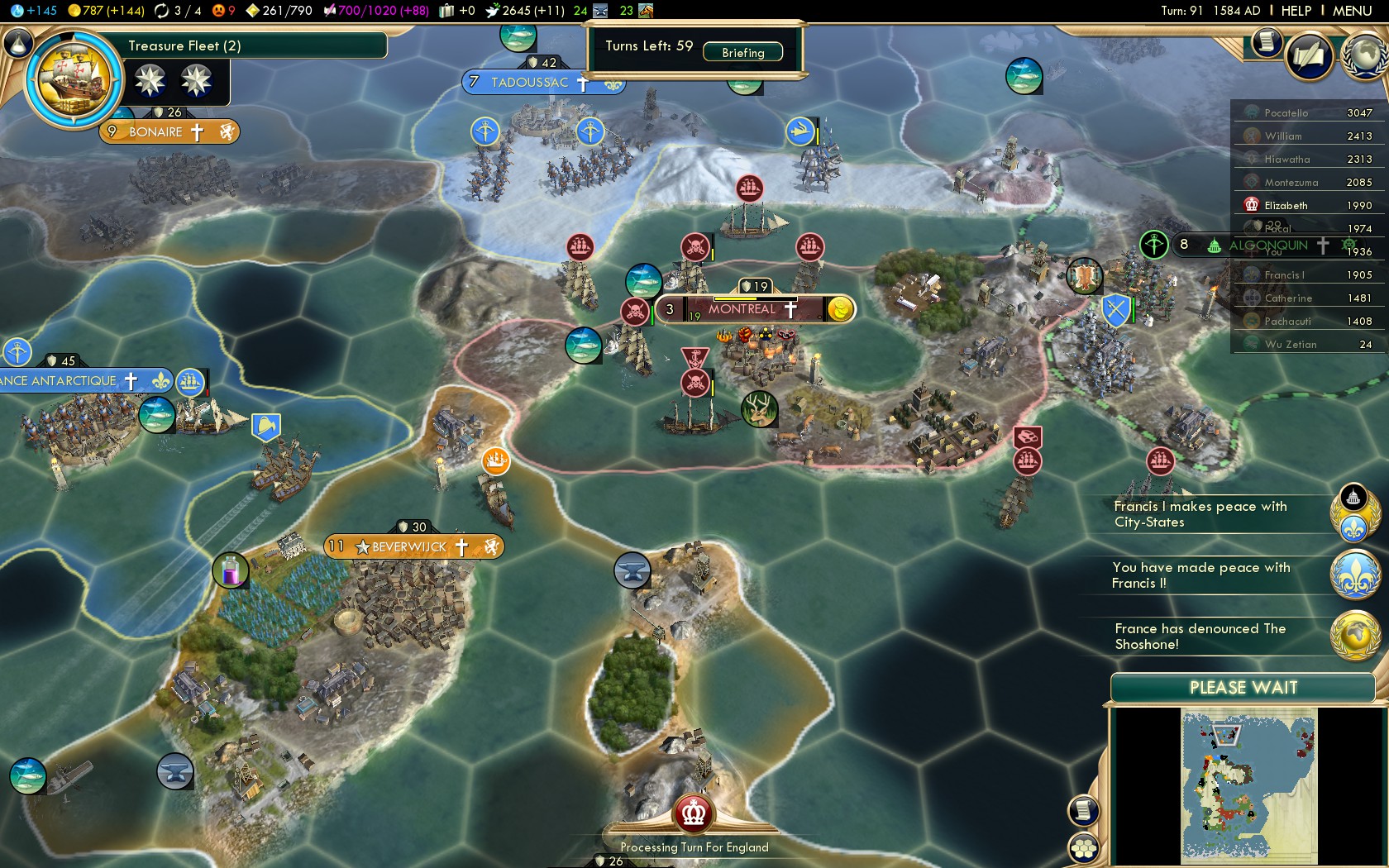Open the social policies map icon

[x=1310, y=56]
